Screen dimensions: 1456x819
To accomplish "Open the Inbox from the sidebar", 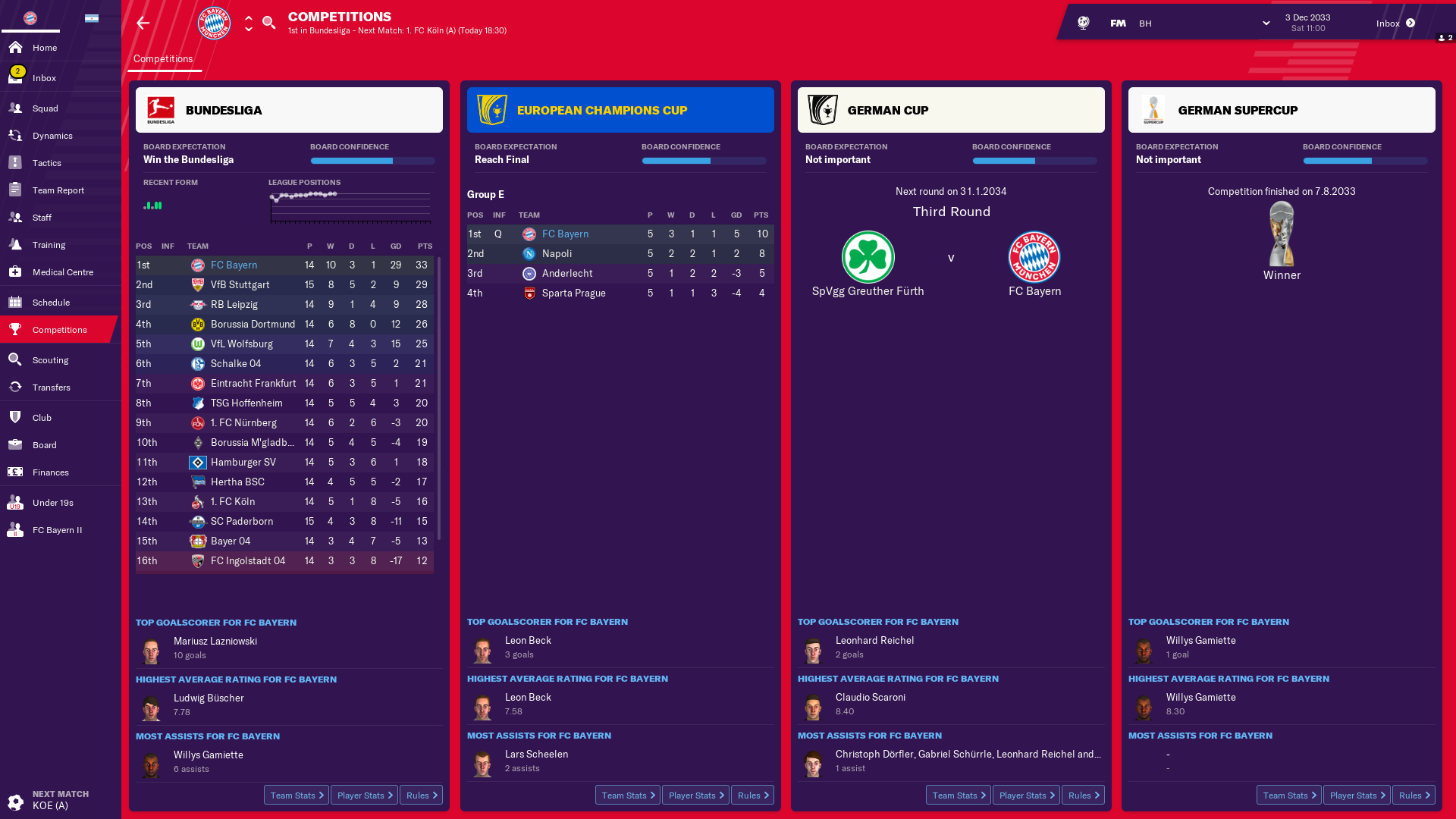I will (x=44, y=78).
